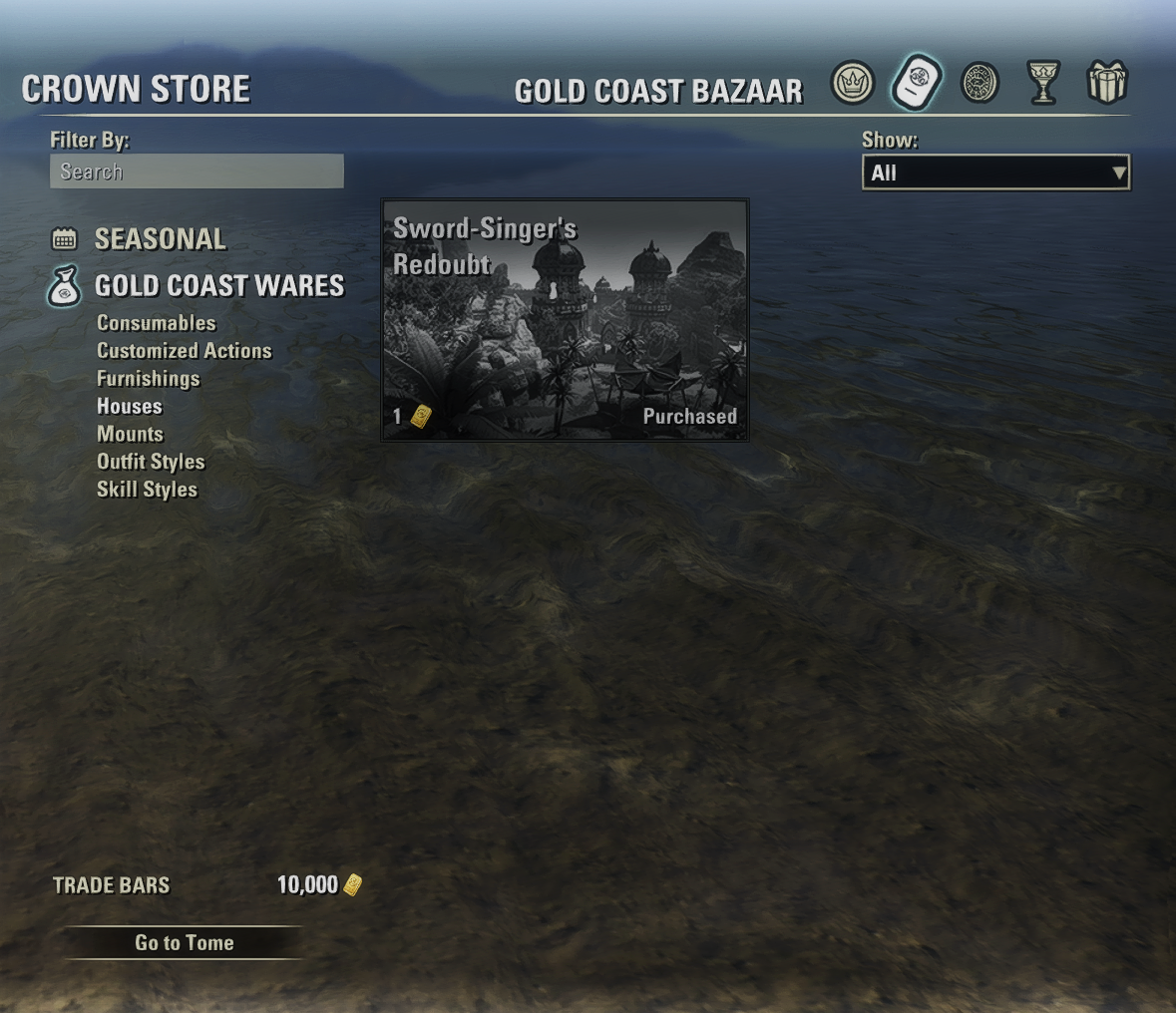Click the Go to Tome button
The width and height of the screenshot is (1176, 1013).
click(x=184, y=943)
